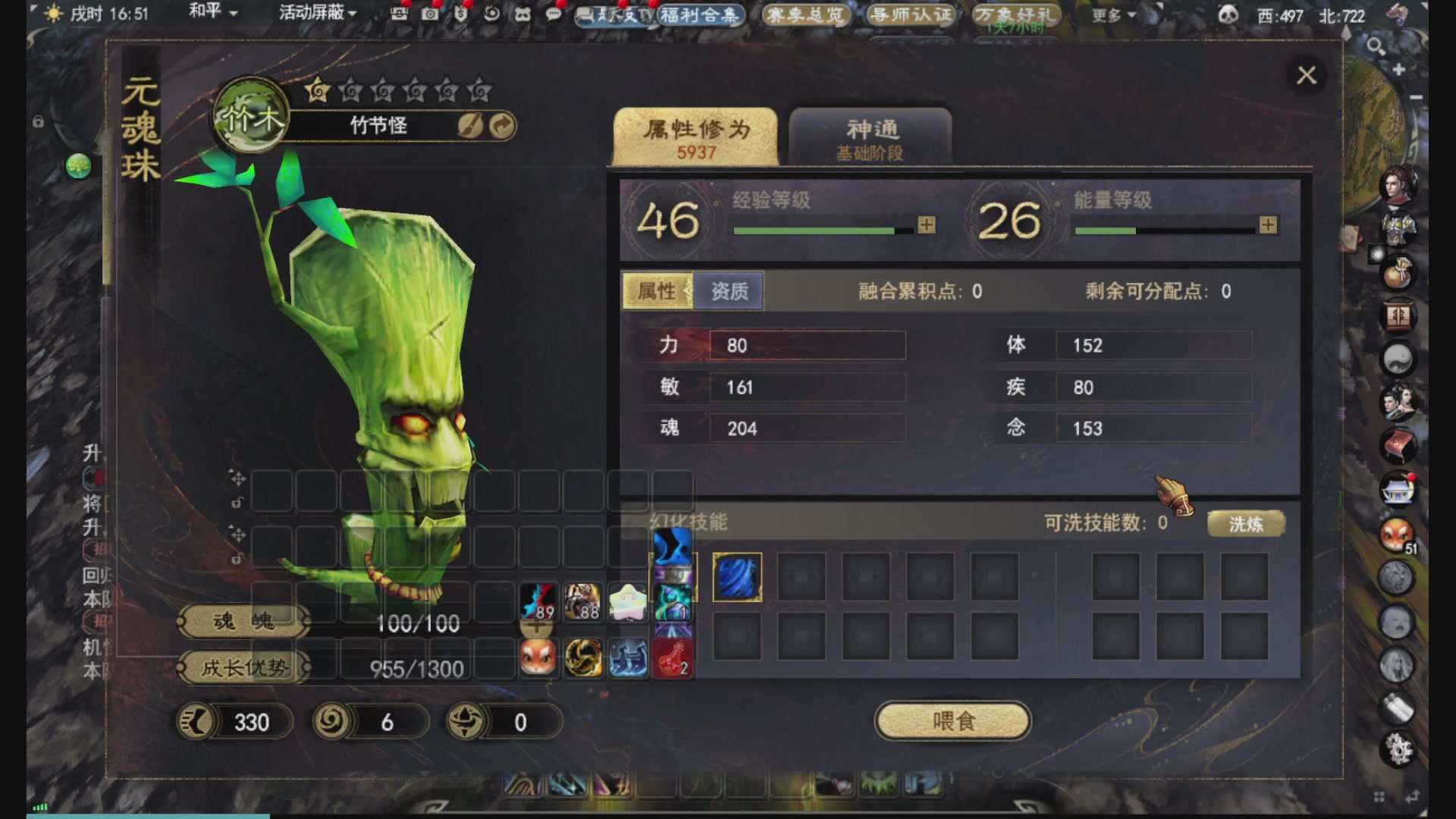The height and width of the screenshot is (819, 1456).
Task: Click the 洗炼 button near skill slots
Action: 1246,523
